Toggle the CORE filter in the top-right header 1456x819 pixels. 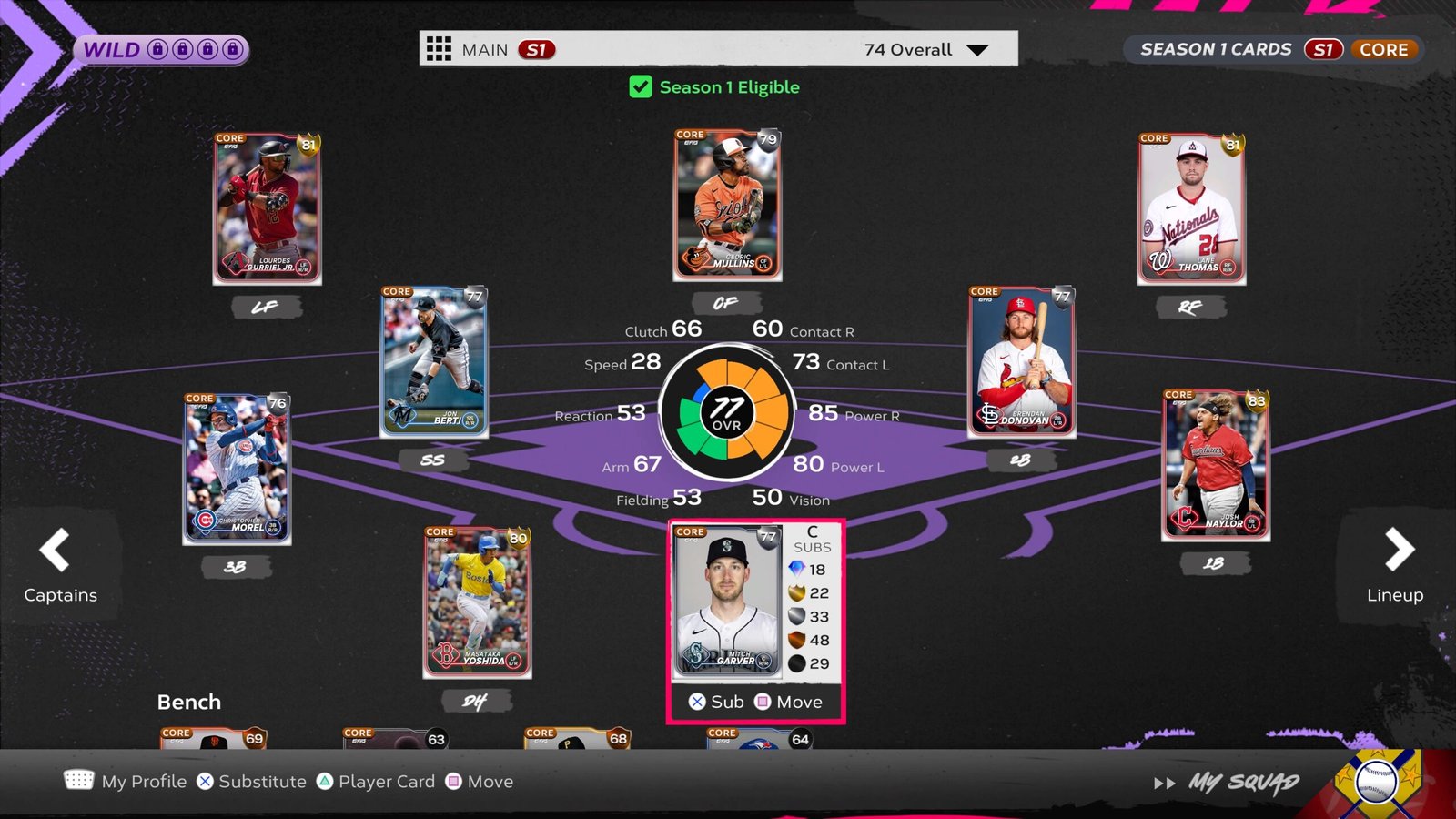coord(1386,50)
